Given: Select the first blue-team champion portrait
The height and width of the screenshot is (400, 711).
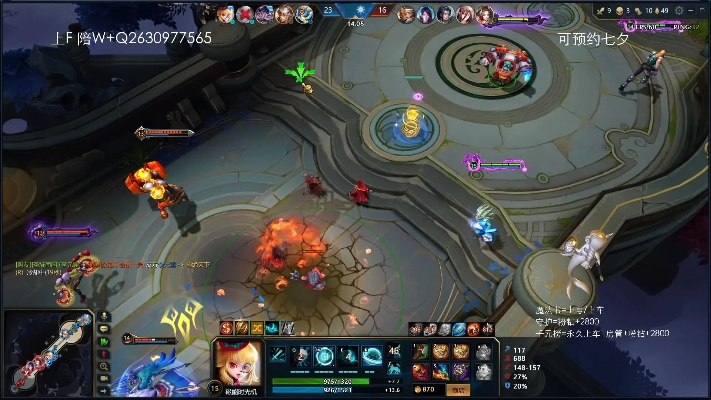Looking at the screenshot, I should [225, 14].
